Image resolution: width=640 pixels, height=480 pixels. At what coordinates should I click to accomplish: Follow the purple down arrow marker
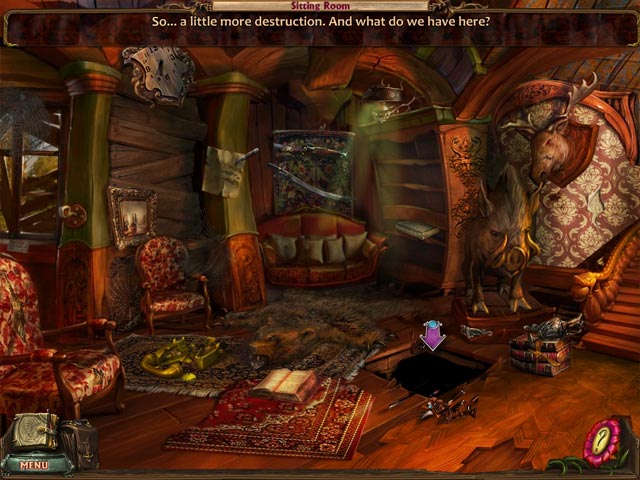(432, 336)
